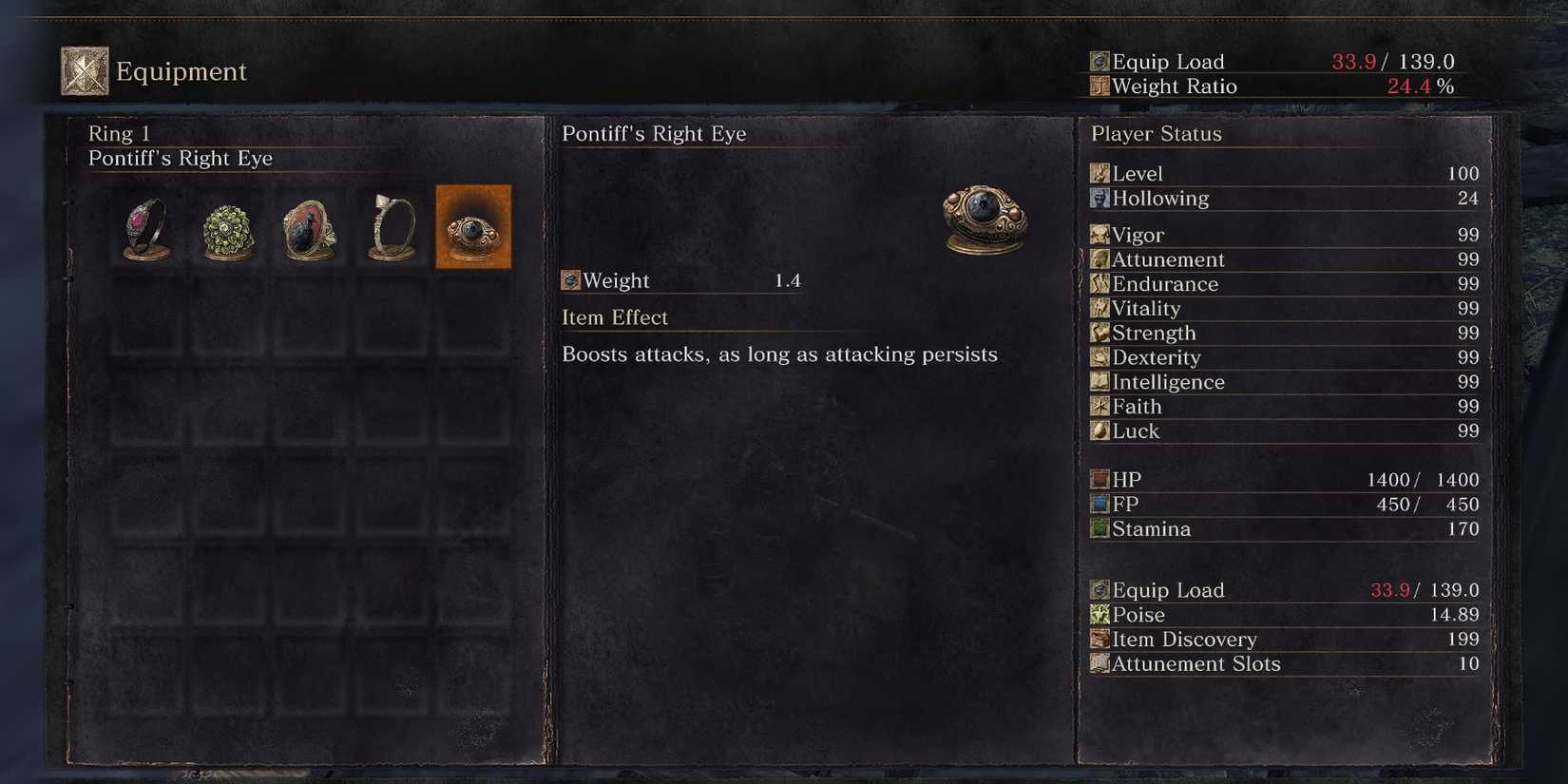Click the Equip Load scale icon
1568x784 pixels.
tap(1100, 61)
